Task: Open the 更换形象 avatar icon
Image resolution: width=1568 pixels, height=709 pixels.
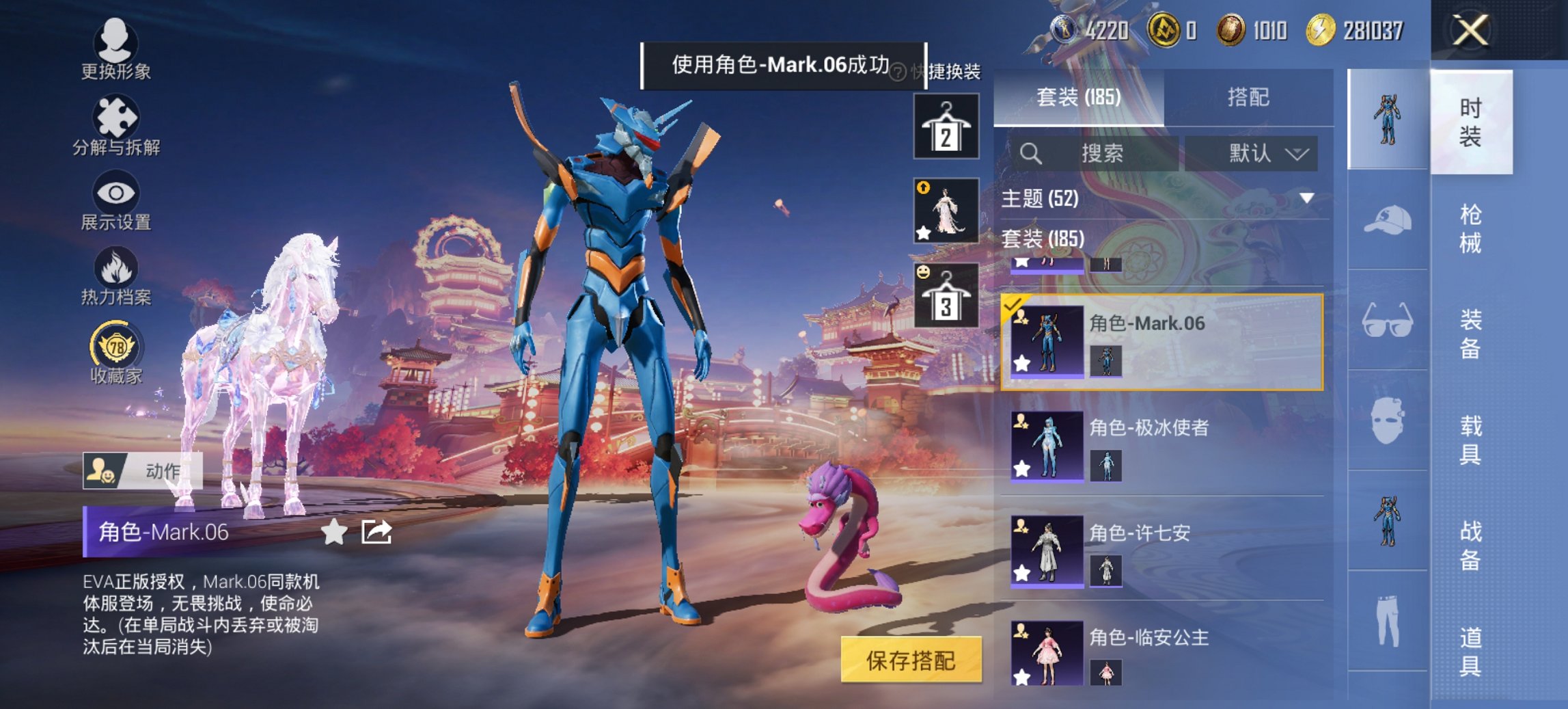Action: [x=116, y=42]
